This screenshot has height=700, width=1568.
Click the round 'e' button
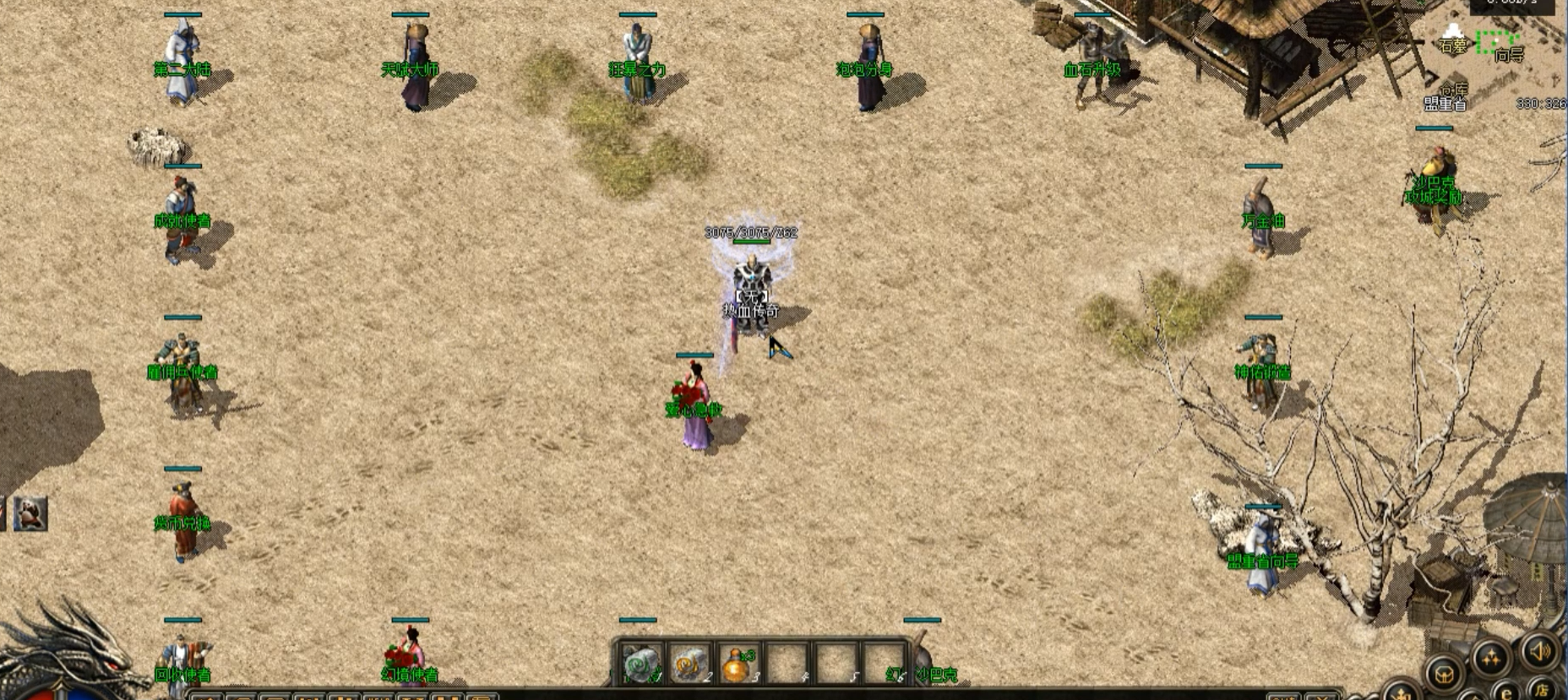(x=1505, y=693)
